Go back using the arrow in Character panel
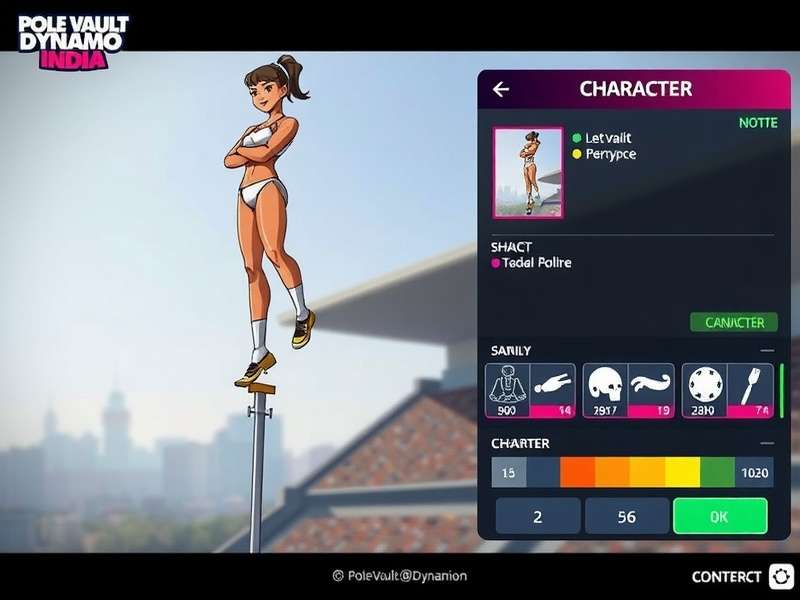The height and width of the screenshot is (600, 800). [501, 89]
